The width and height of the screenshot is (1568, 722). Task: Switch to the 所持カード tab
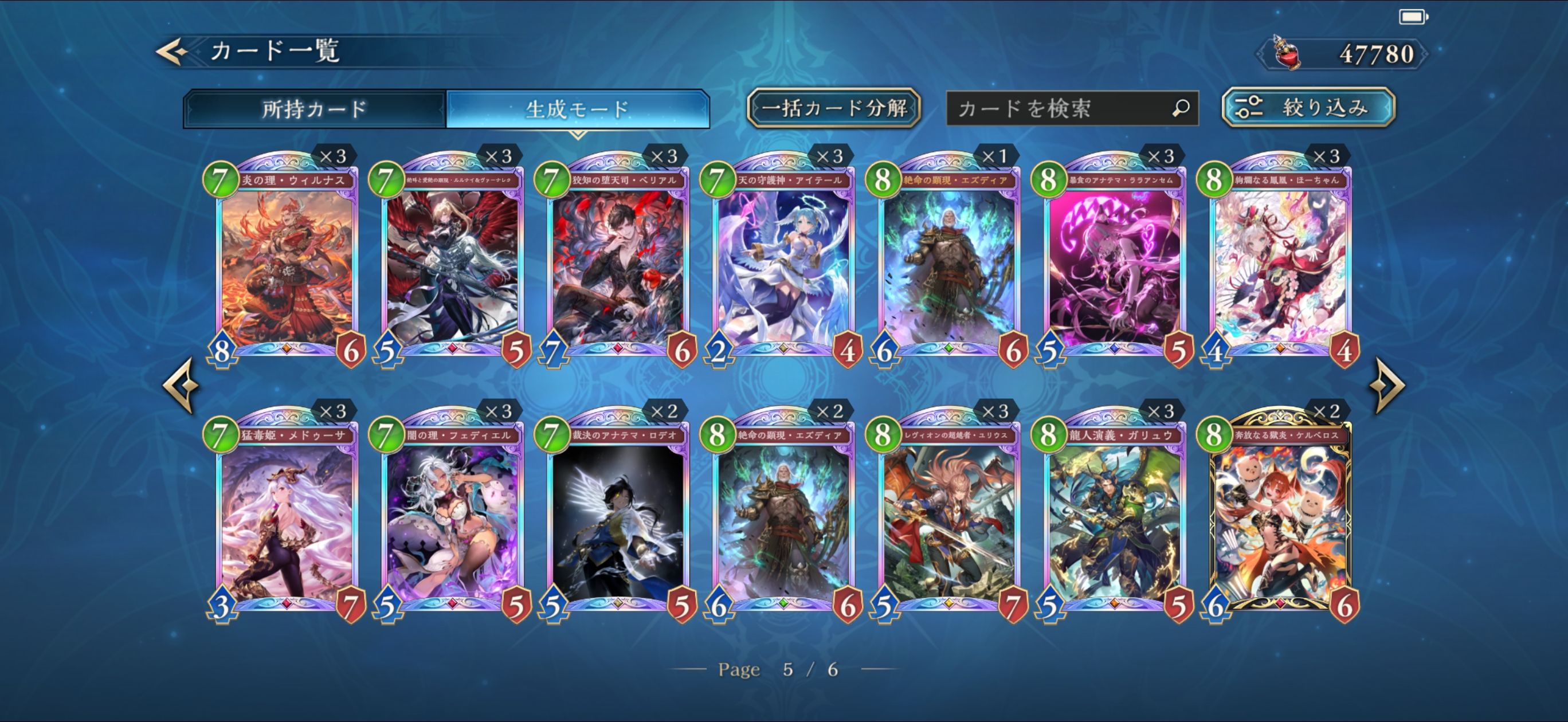point(314,109)
